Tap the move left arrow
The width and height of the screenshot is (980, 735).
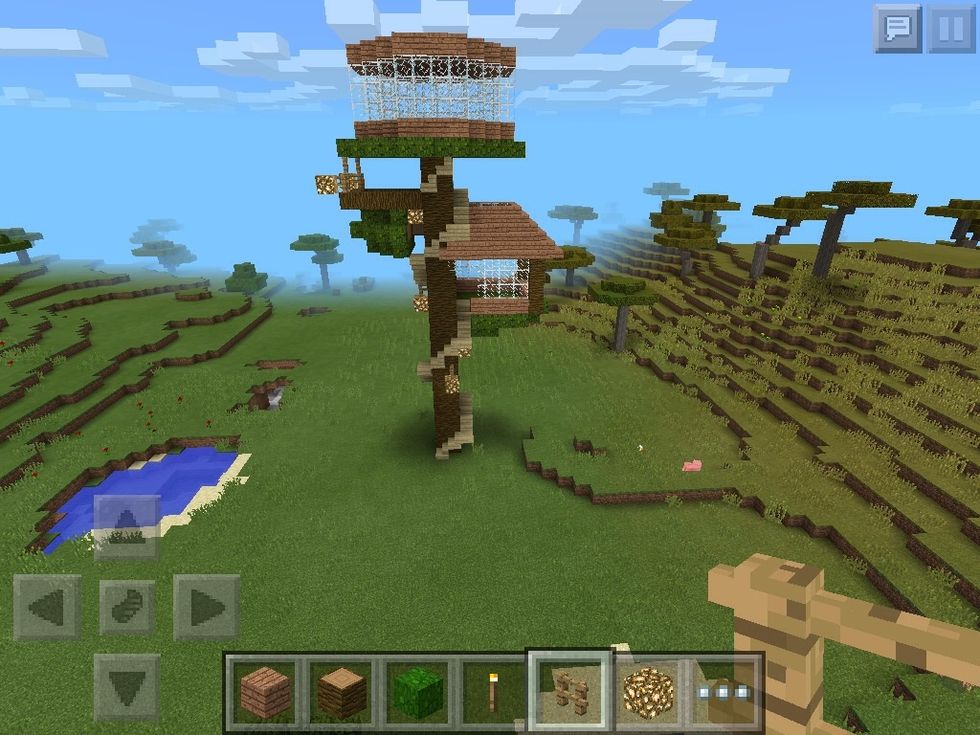pyautogui.click(x=47, y=607)
